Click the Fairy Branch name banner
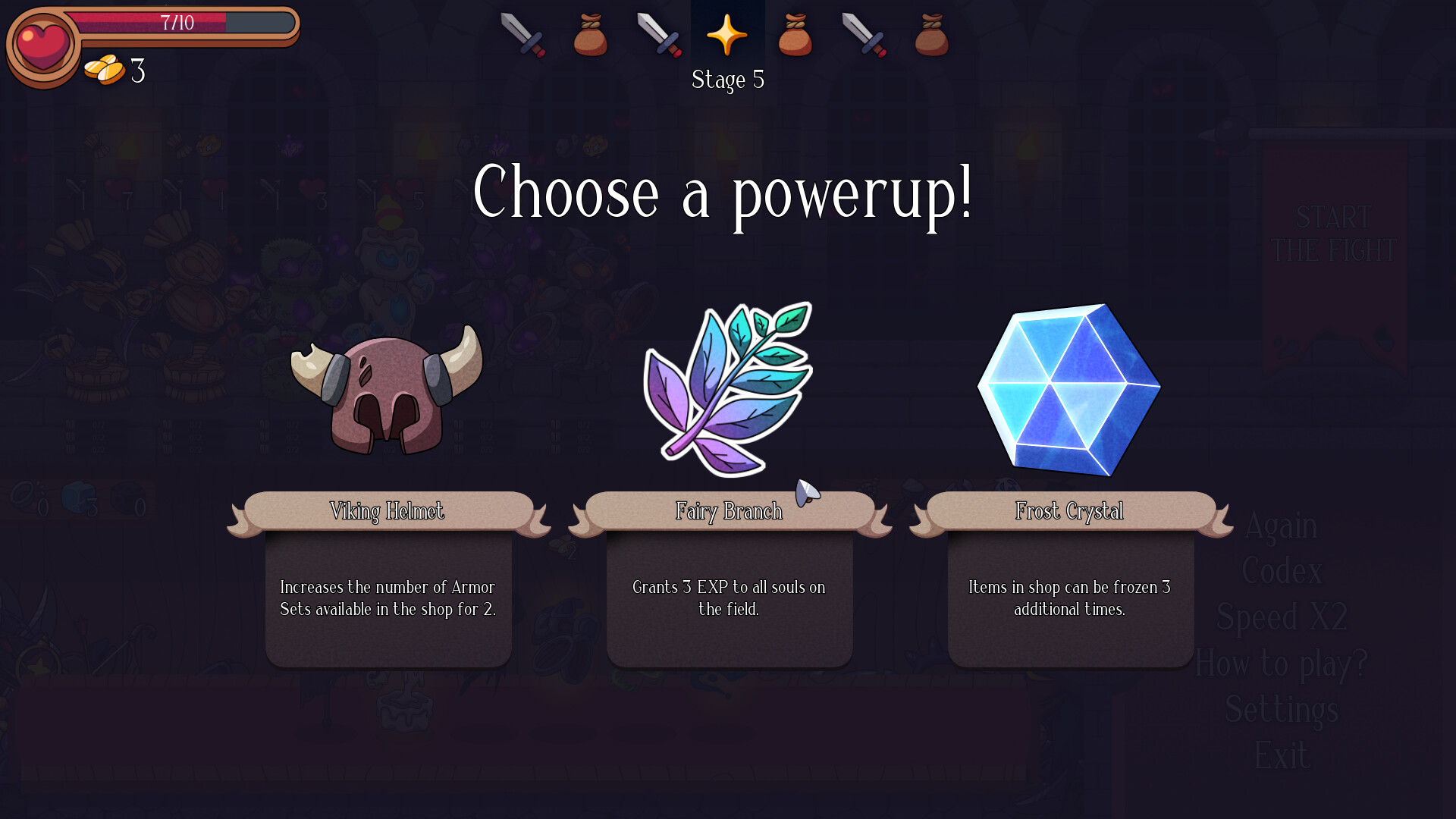This screenshot has height=819, width=1456. point(729,511)
